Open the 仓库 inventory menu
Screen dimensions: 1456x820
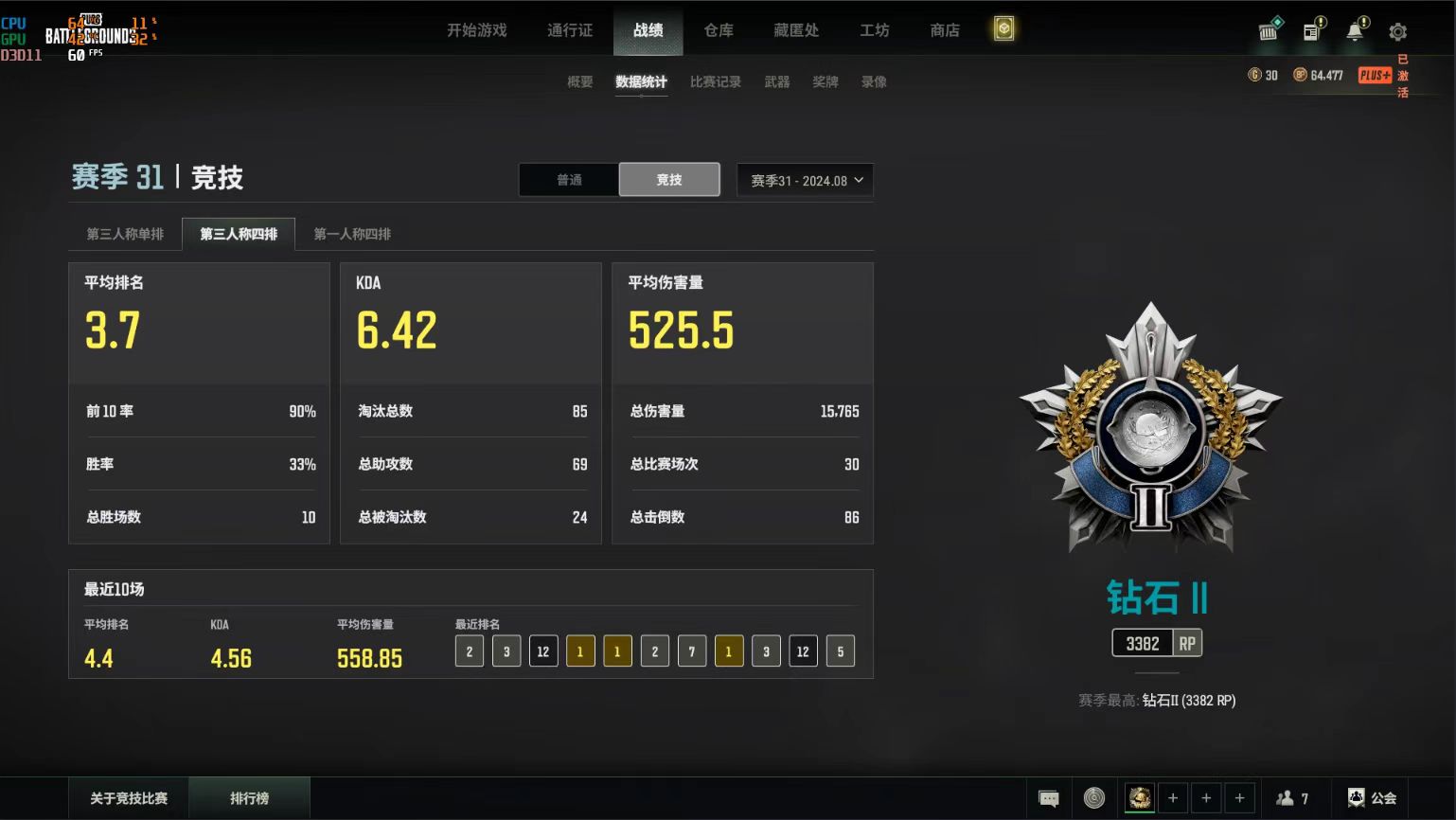tap(719, 30)
